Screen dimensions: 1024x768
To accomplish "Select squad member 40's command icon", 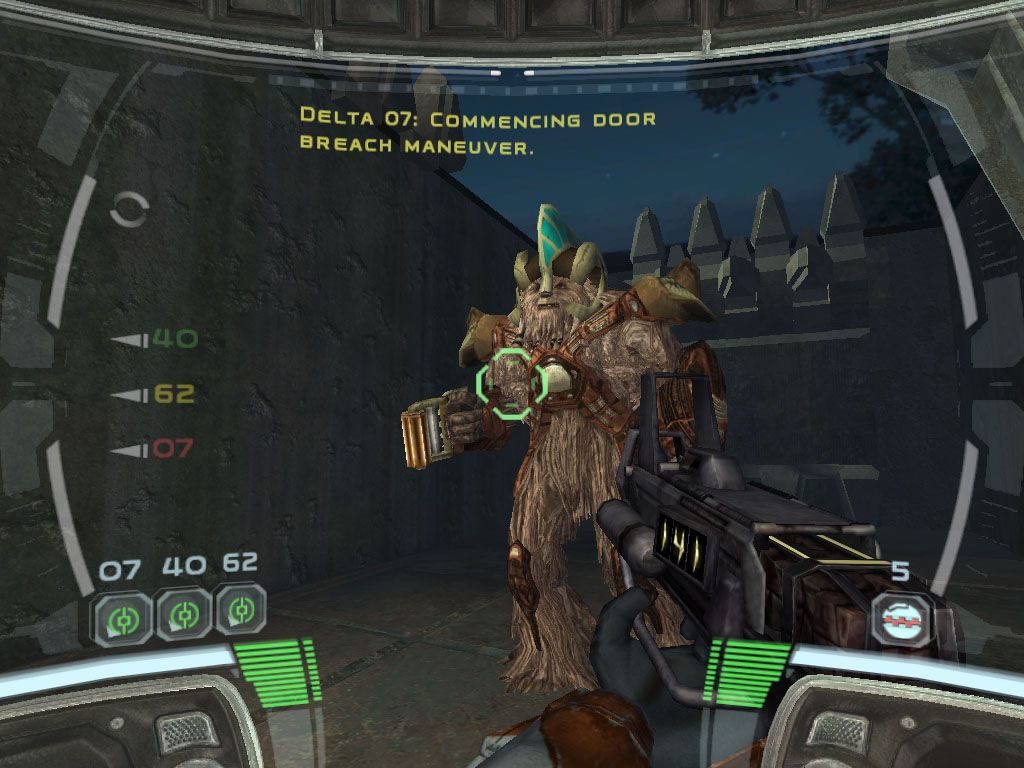I will point(183,613).
